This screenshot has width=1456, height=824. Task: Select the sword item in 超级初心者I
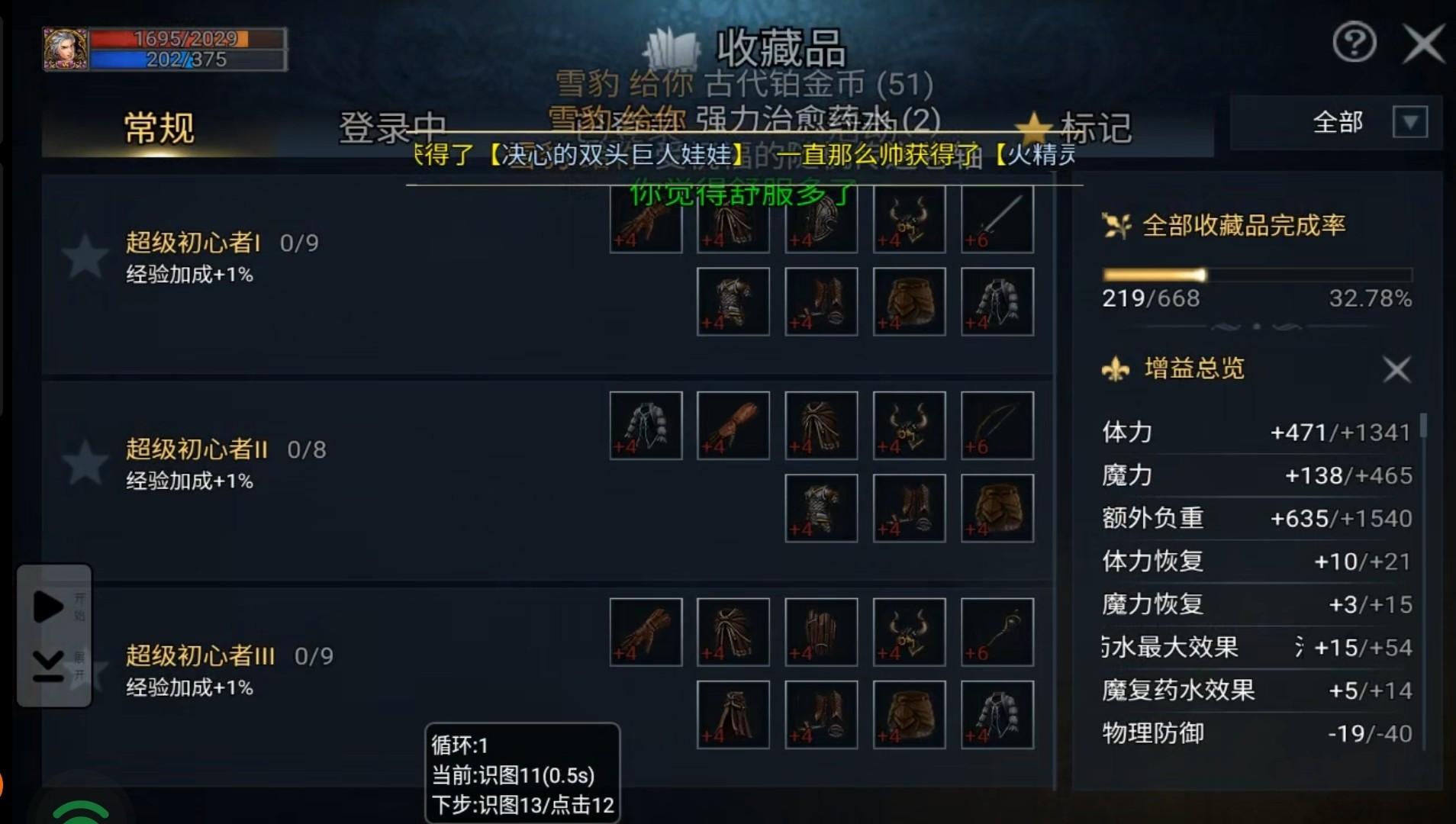click(997, 219)
